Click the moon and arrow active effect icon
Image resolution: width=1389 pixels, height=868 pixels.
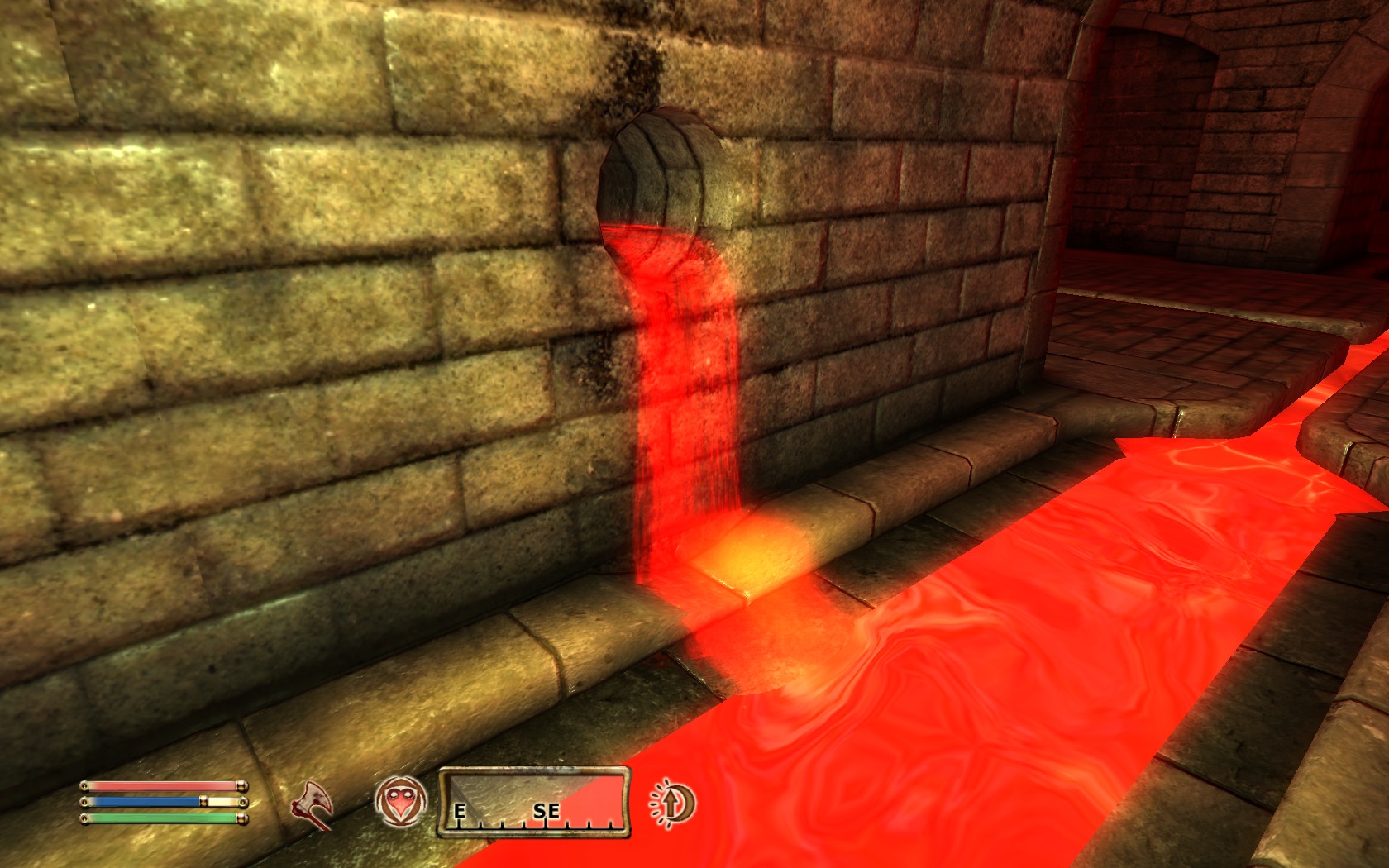672,803
